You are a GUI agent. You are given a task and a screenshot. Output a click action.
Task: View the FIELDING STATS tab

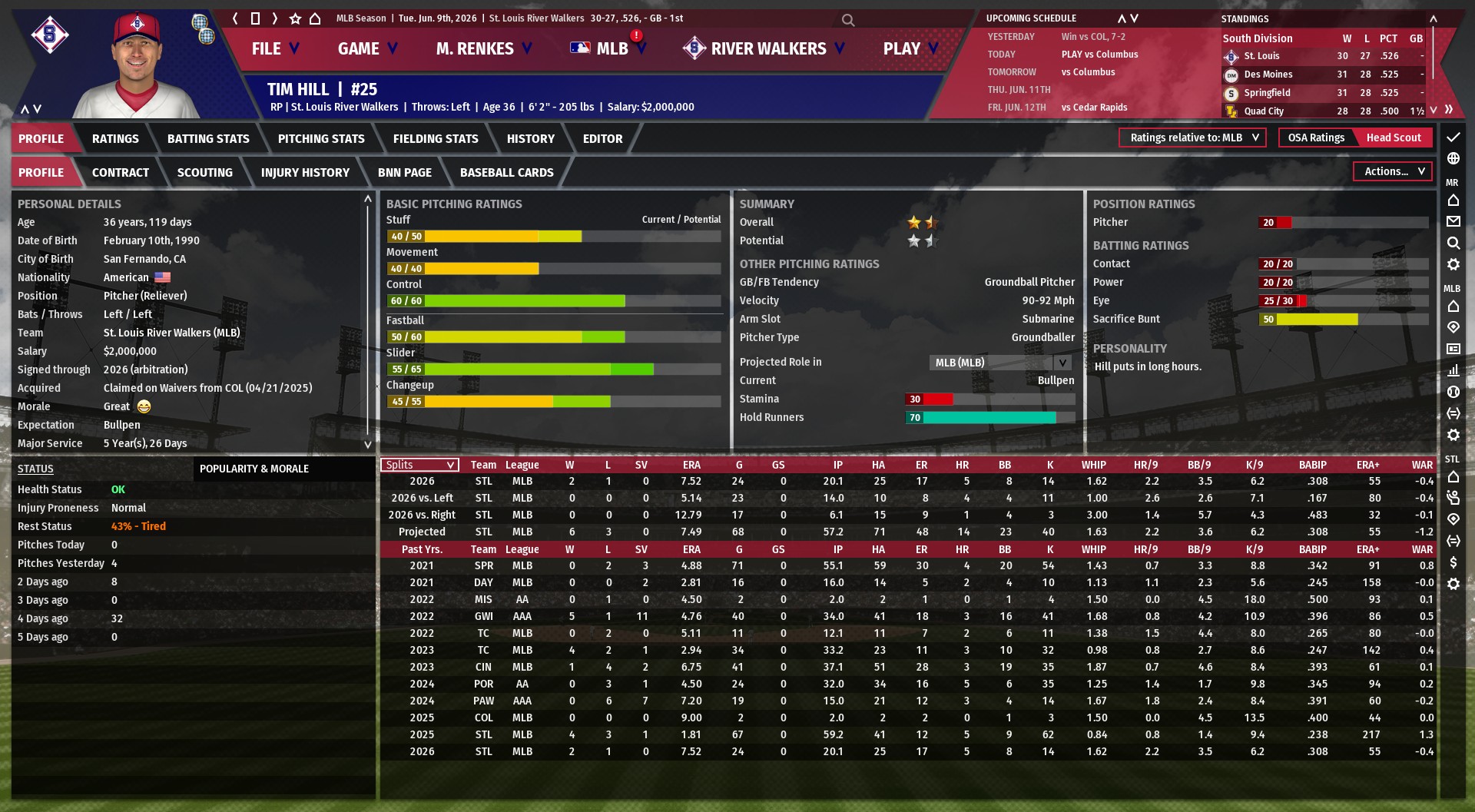pos(436,139)
